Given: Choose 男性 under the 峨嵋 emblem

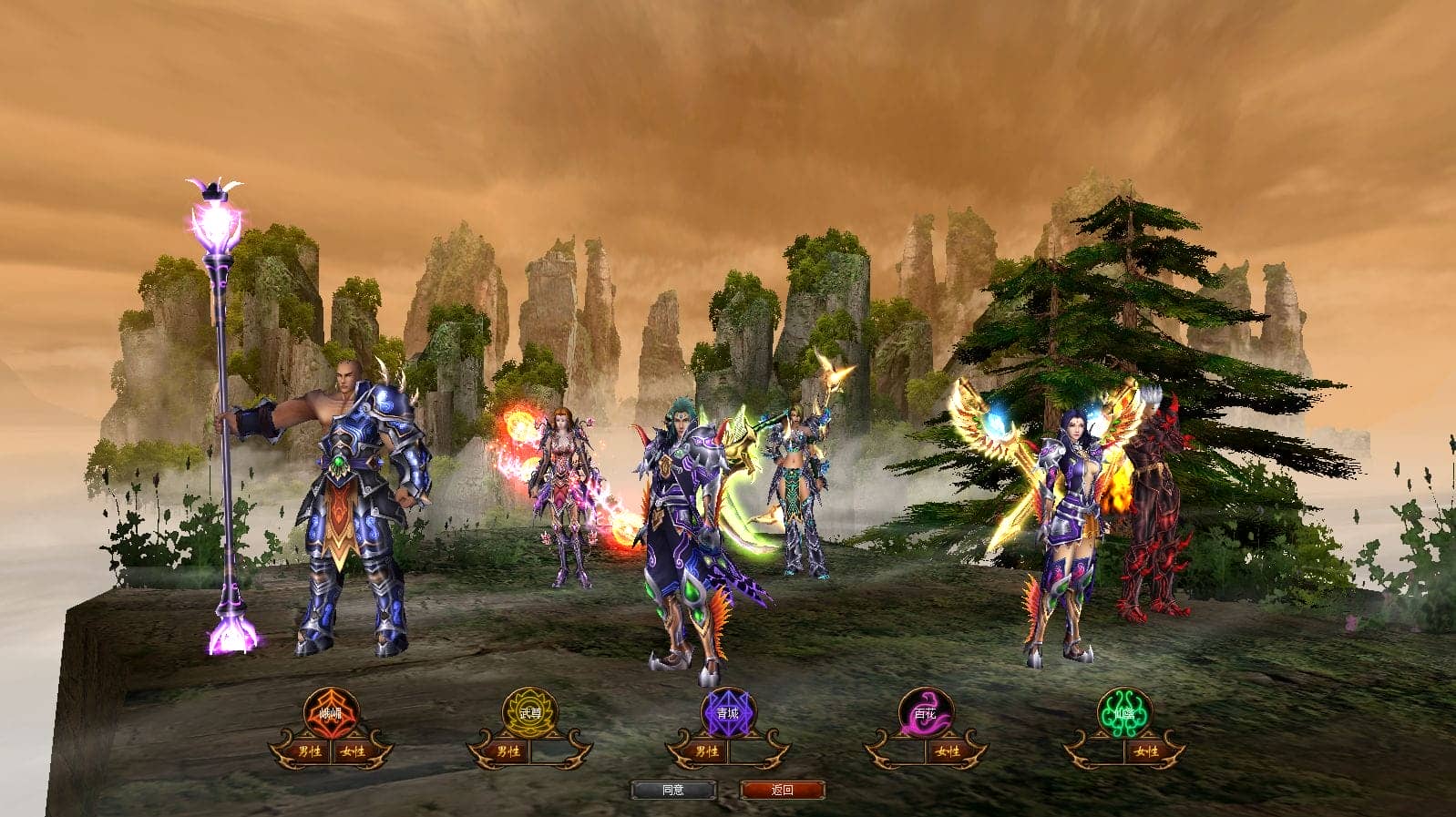Looking at the screenshot, I should pyautogui.click(x=310, y=751).
